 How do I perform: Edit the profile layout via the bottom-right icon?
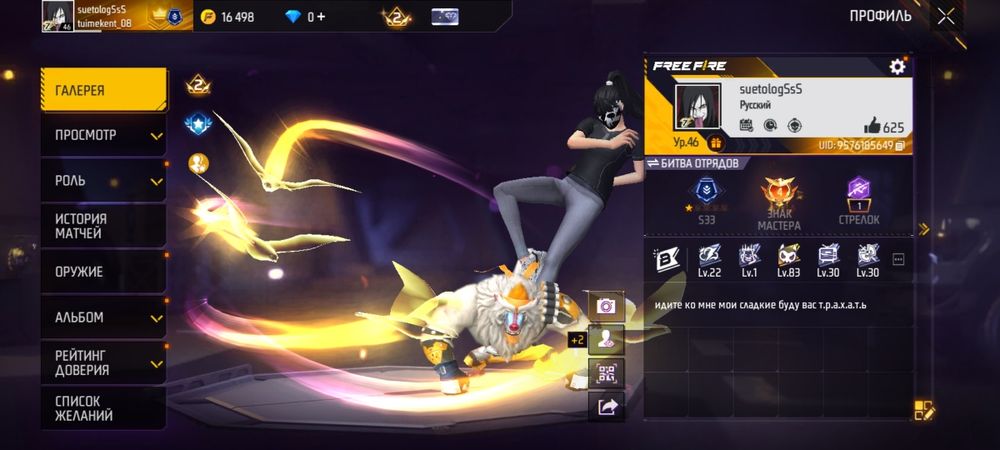pos(923,409)
